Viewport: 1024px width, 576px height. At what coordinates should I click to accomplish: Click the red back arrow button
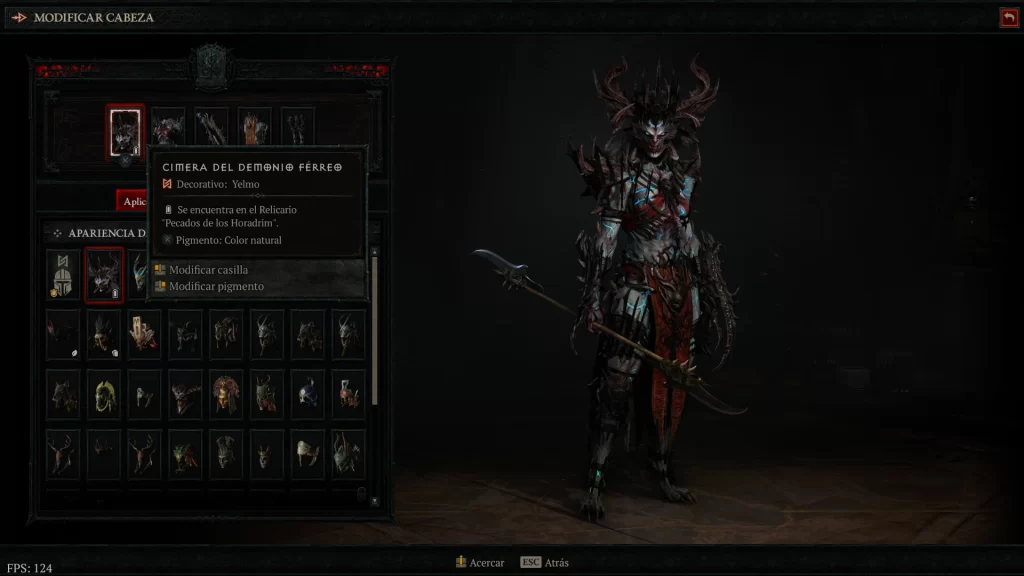click(x=1008, y=17)
